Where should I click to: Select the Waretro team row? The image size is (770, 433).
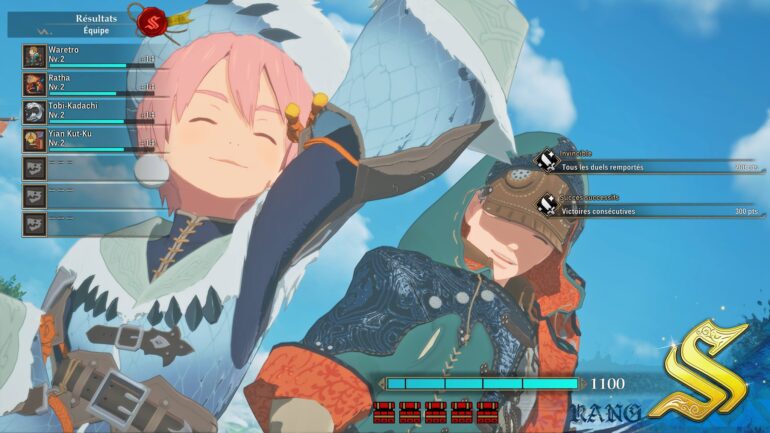click(85, 56)
